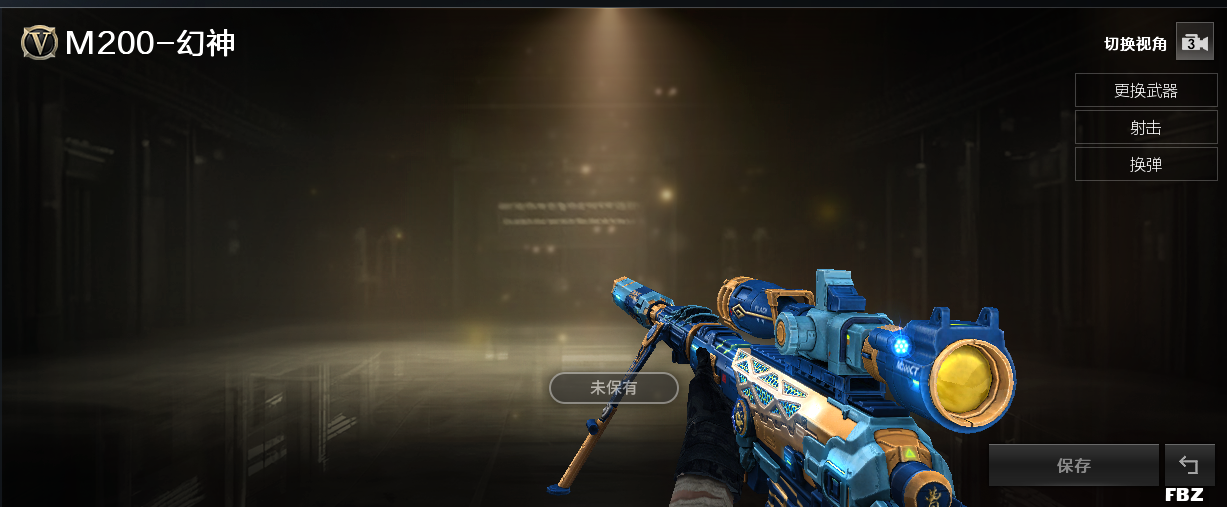Go back with the return arrow button

1189,465
